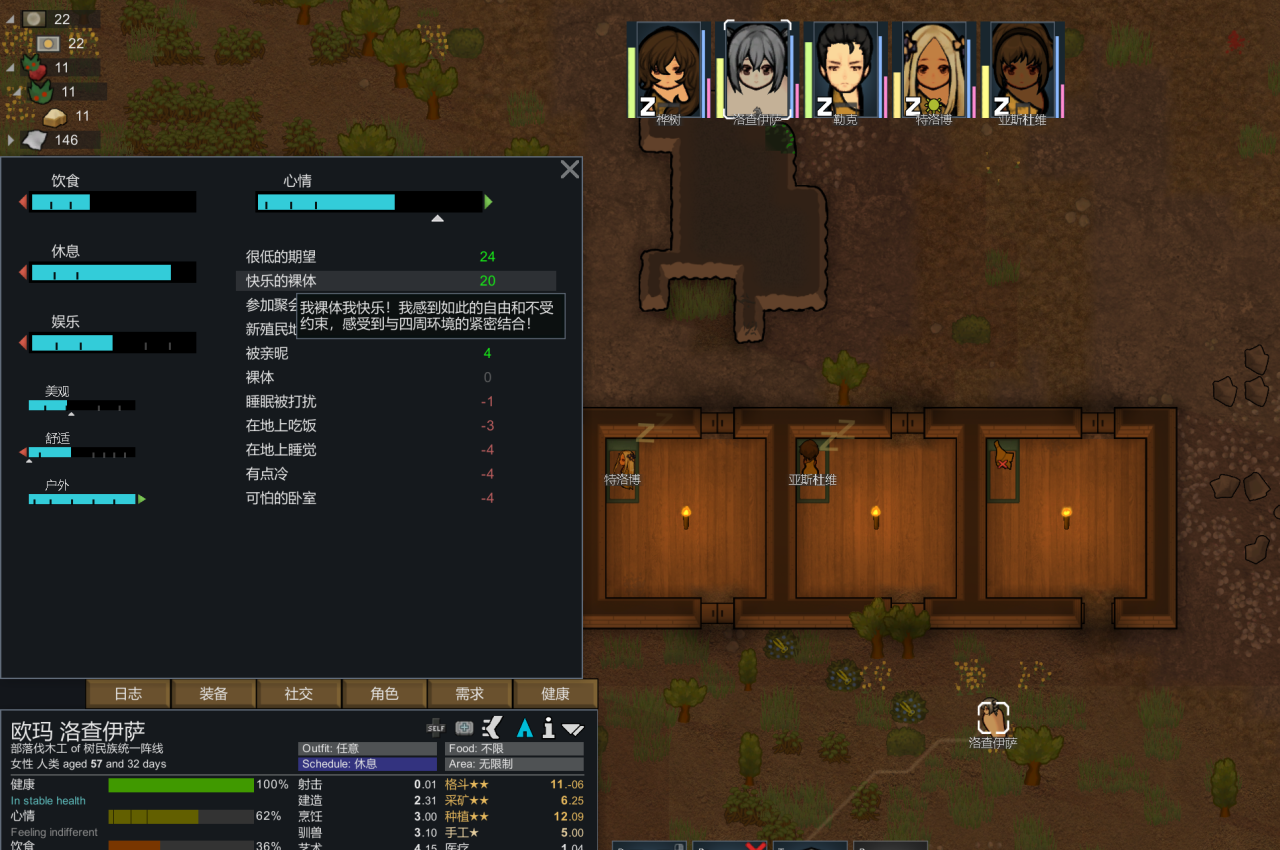Select colonist portrait 桦树

(x=668, y=70)
